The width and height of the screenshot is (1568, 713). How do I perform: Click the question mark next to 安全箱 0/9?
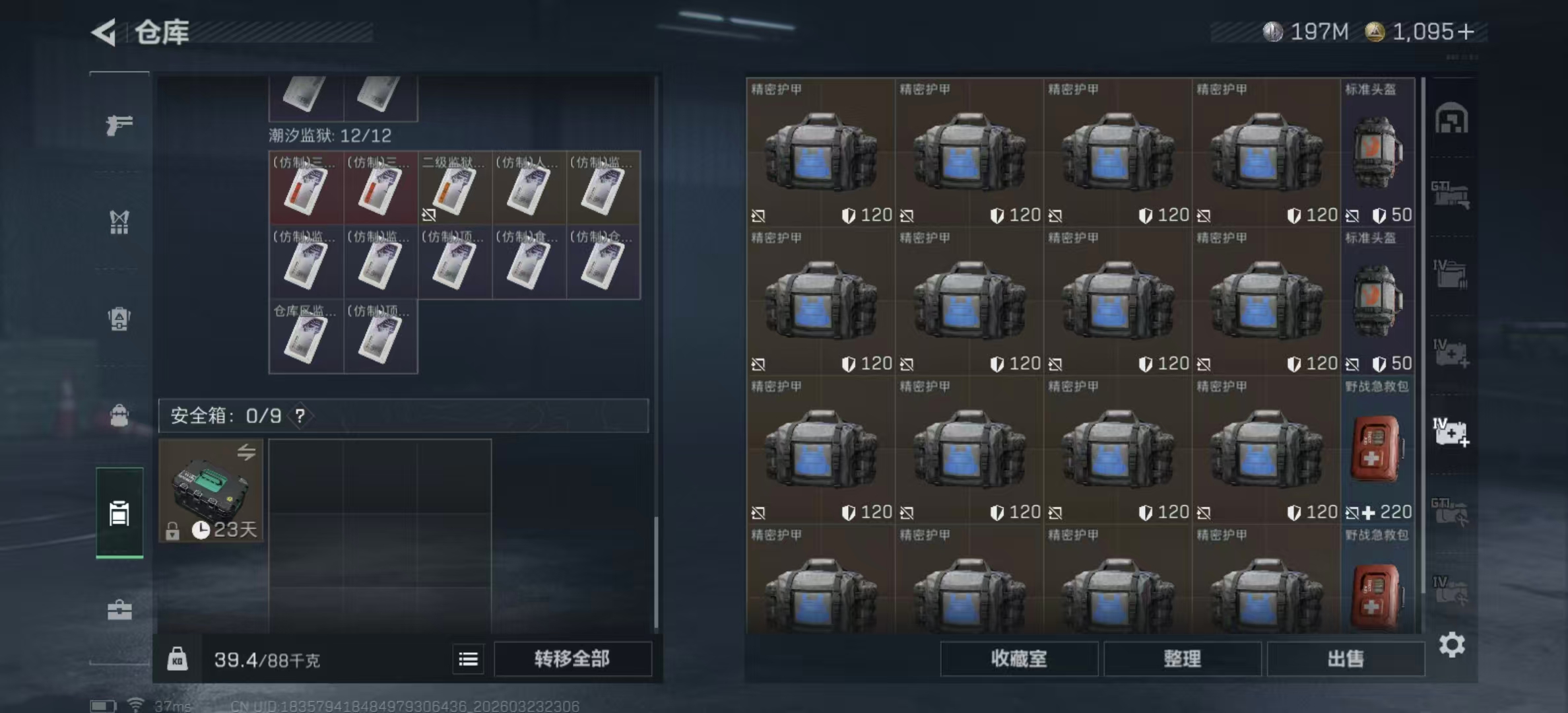click(300, 417)
